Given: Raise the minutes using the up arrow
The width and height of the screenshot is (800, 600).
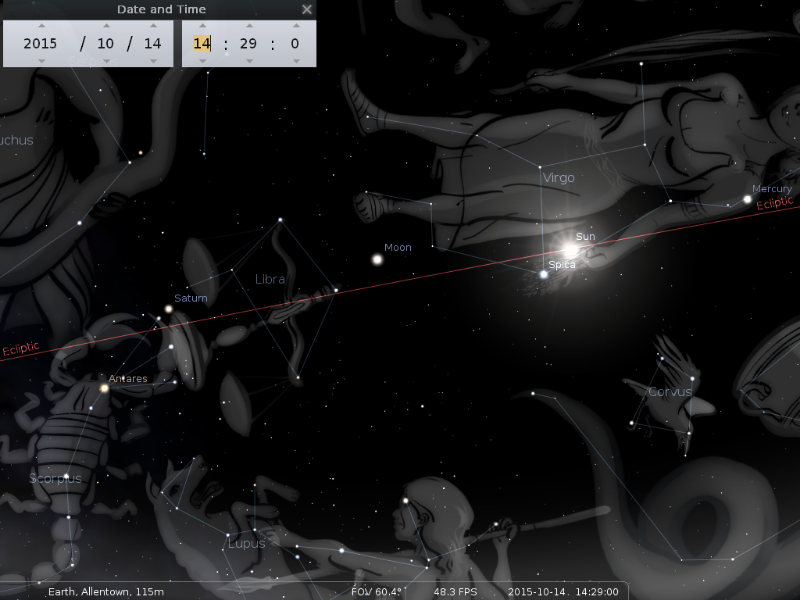Looking at the screenshot, I should [x=248, y=26].
